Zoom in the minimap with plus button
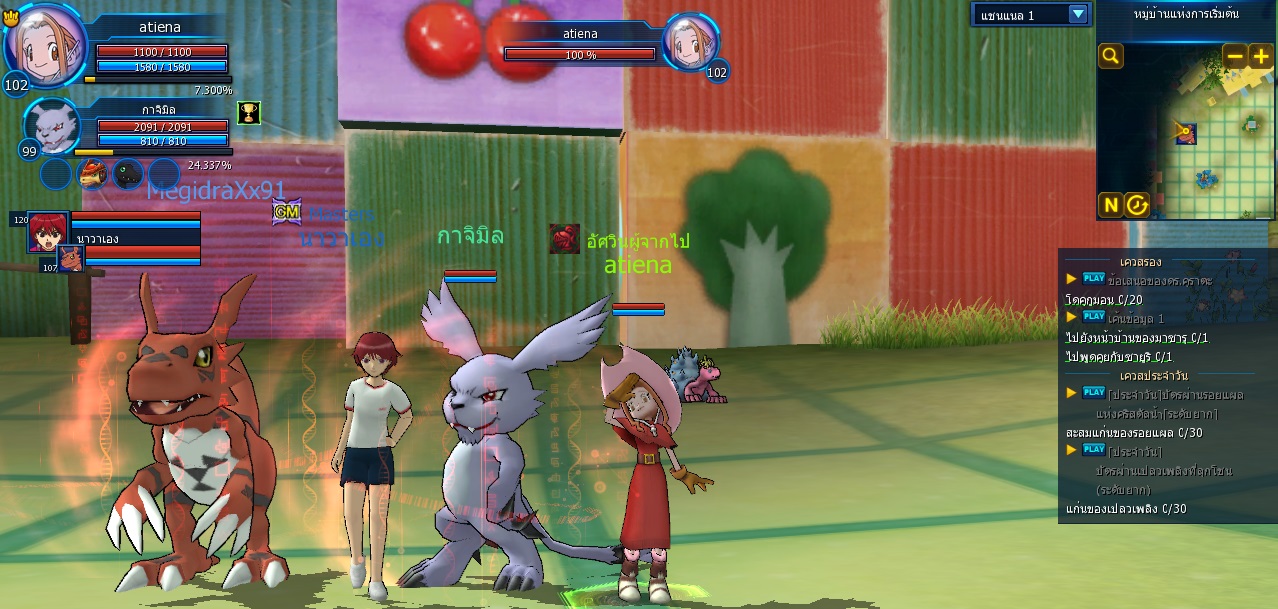 pyautogui.click(x=1260, y=56)
